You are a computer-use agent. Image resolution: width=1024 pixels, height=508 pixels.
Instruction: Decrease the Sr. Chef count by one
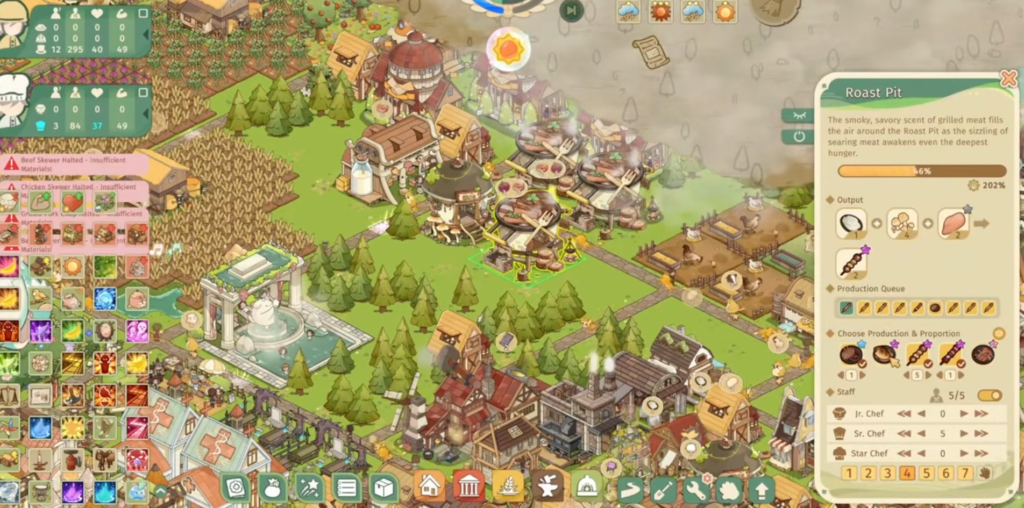click(x=920, y=433)
